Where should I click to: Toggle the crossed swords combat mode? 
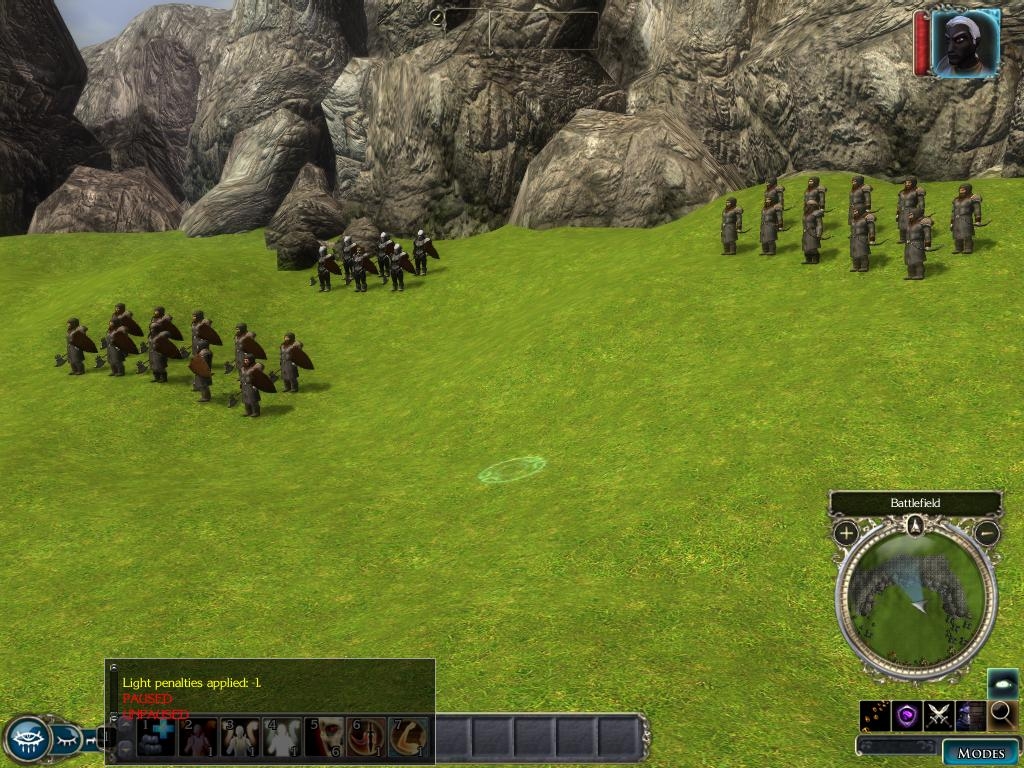[x=938, y=715]
